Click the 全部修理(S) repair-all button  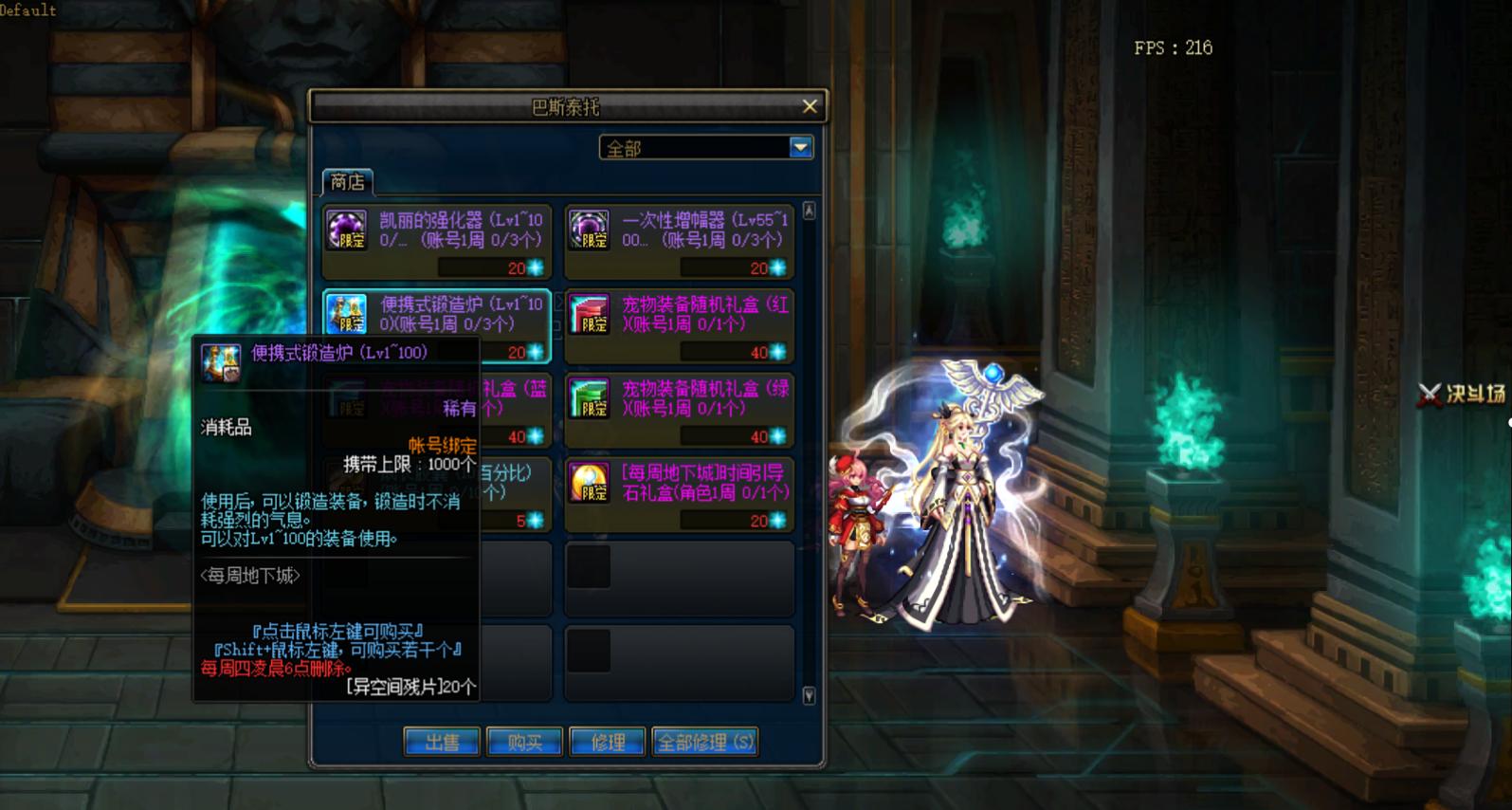tap(704, 743)
